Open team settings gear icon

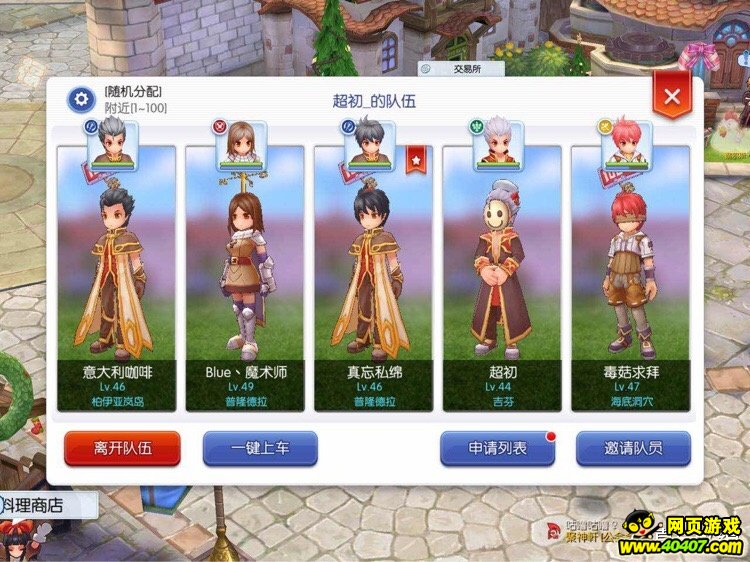80,99
